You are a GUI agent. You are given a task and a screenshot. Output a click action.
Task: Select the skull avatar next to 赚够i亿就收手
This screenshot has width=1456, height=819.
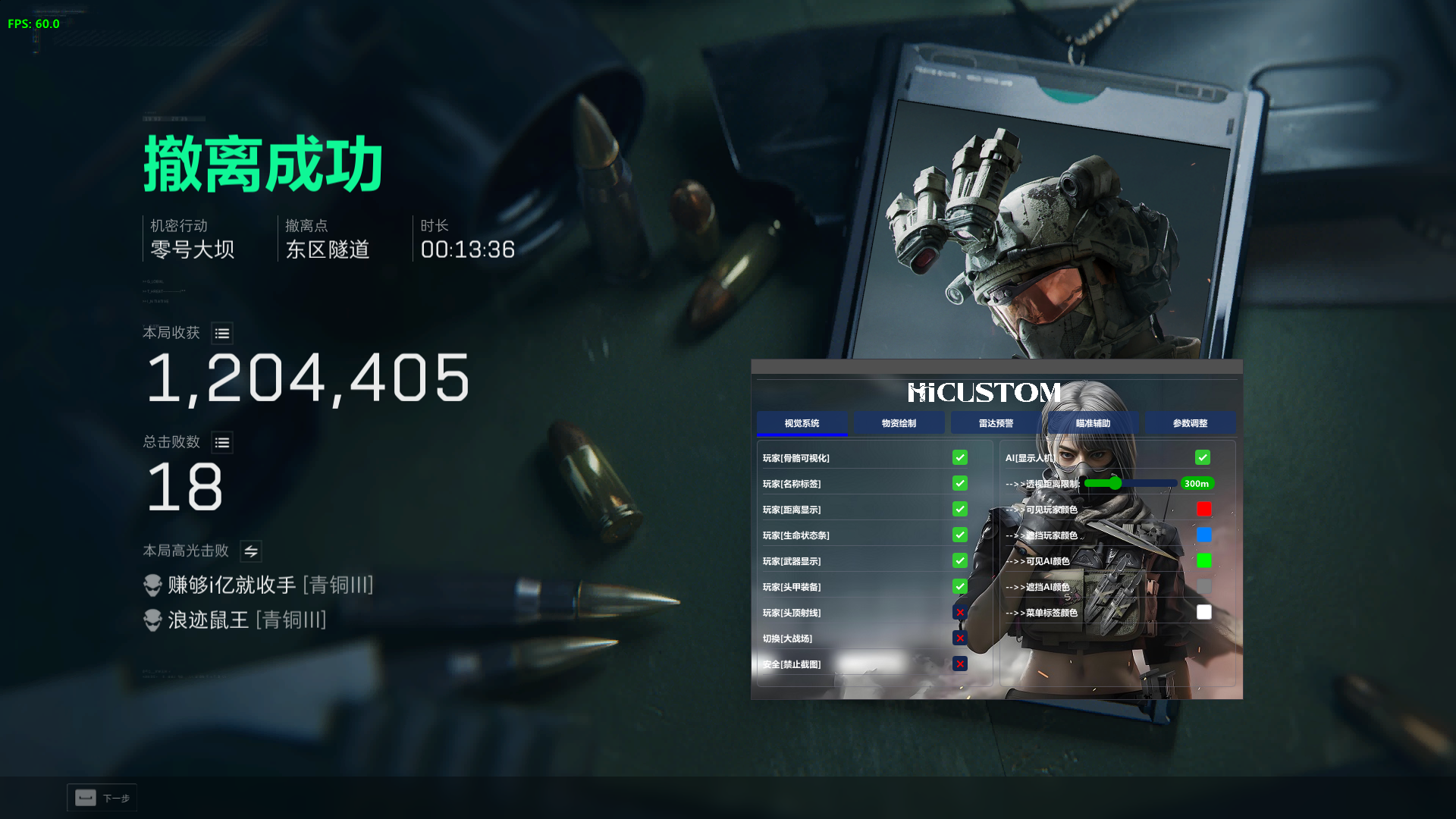(x=152, y=585)
